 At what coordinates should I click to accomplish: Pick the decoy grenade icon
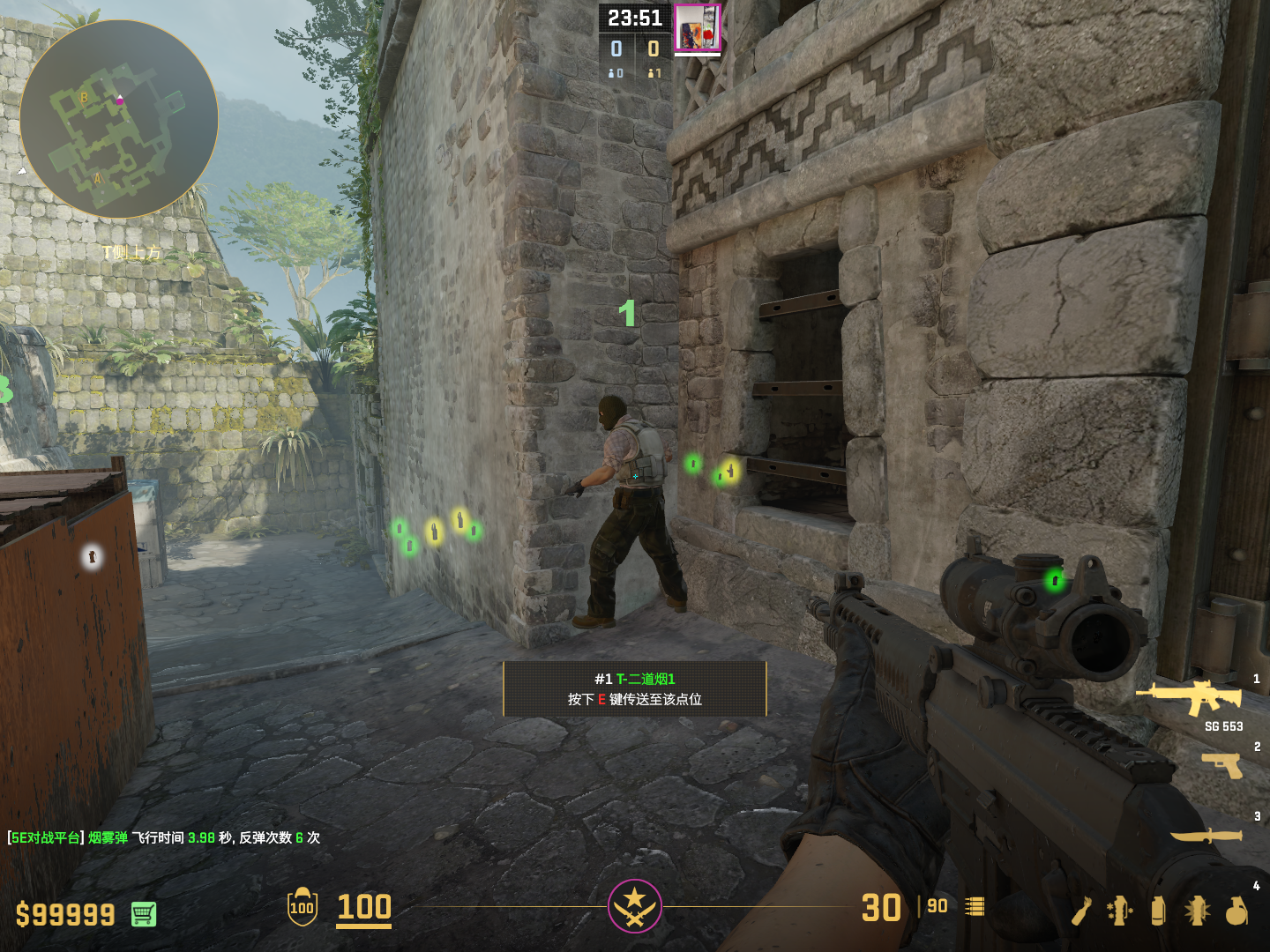coord(1120,911)
